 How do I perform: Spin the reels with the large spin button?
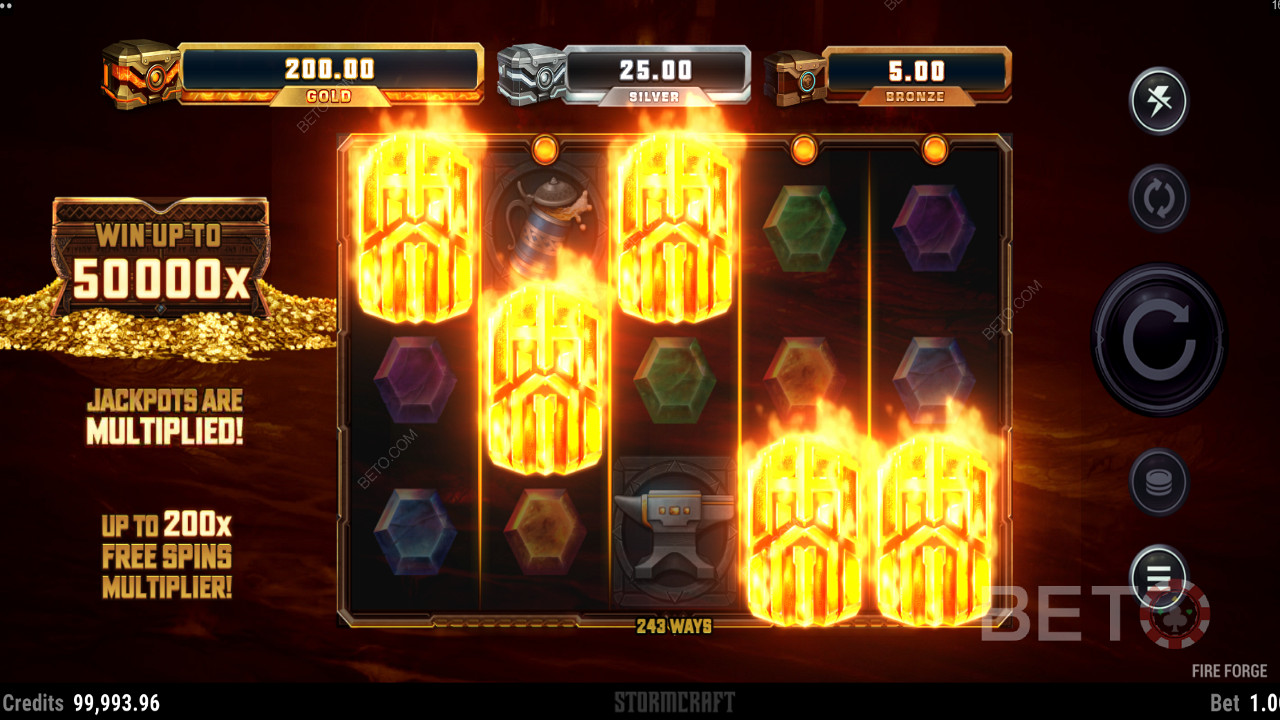[1158, 340]
